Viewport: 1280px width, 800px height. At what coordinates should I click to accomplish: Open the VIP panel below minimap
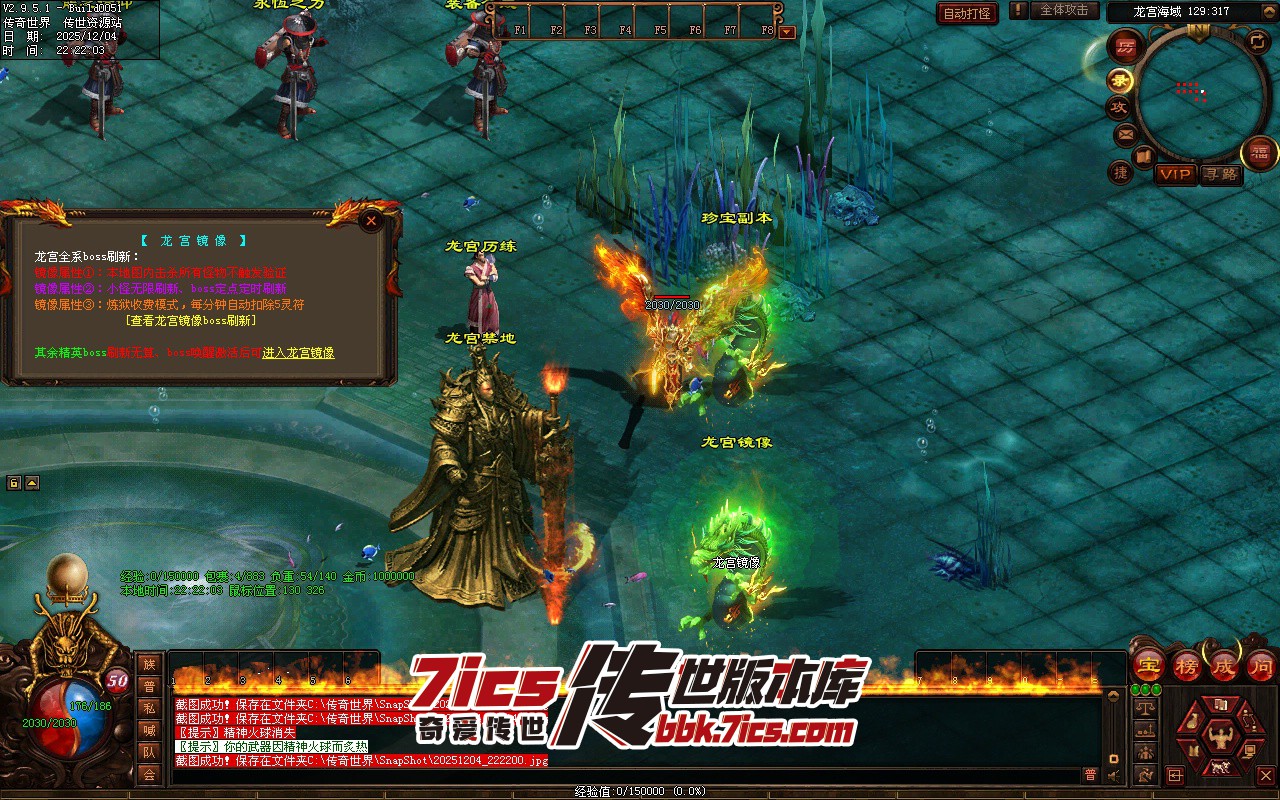point(1175,174)
